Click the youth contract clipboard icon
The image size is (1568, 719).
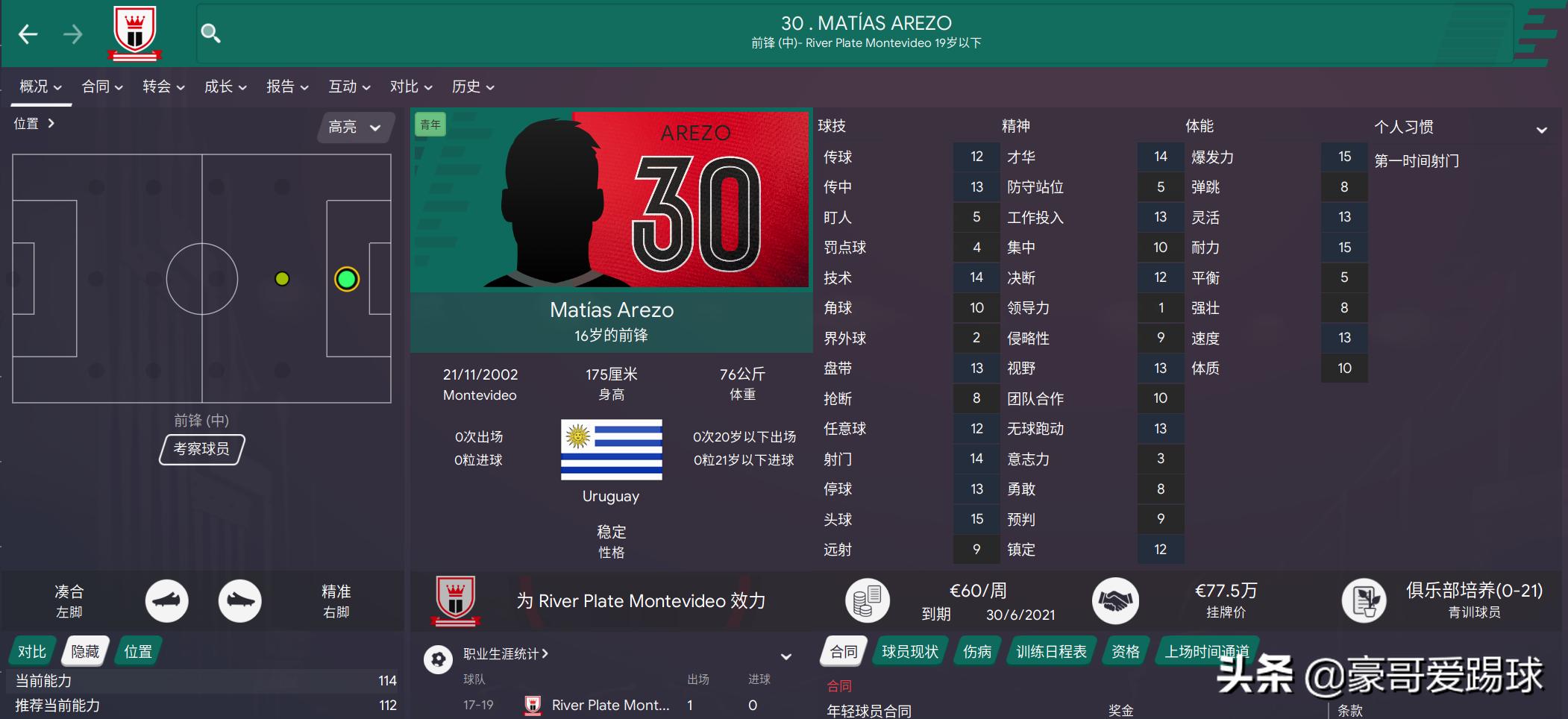[1366, 600]
